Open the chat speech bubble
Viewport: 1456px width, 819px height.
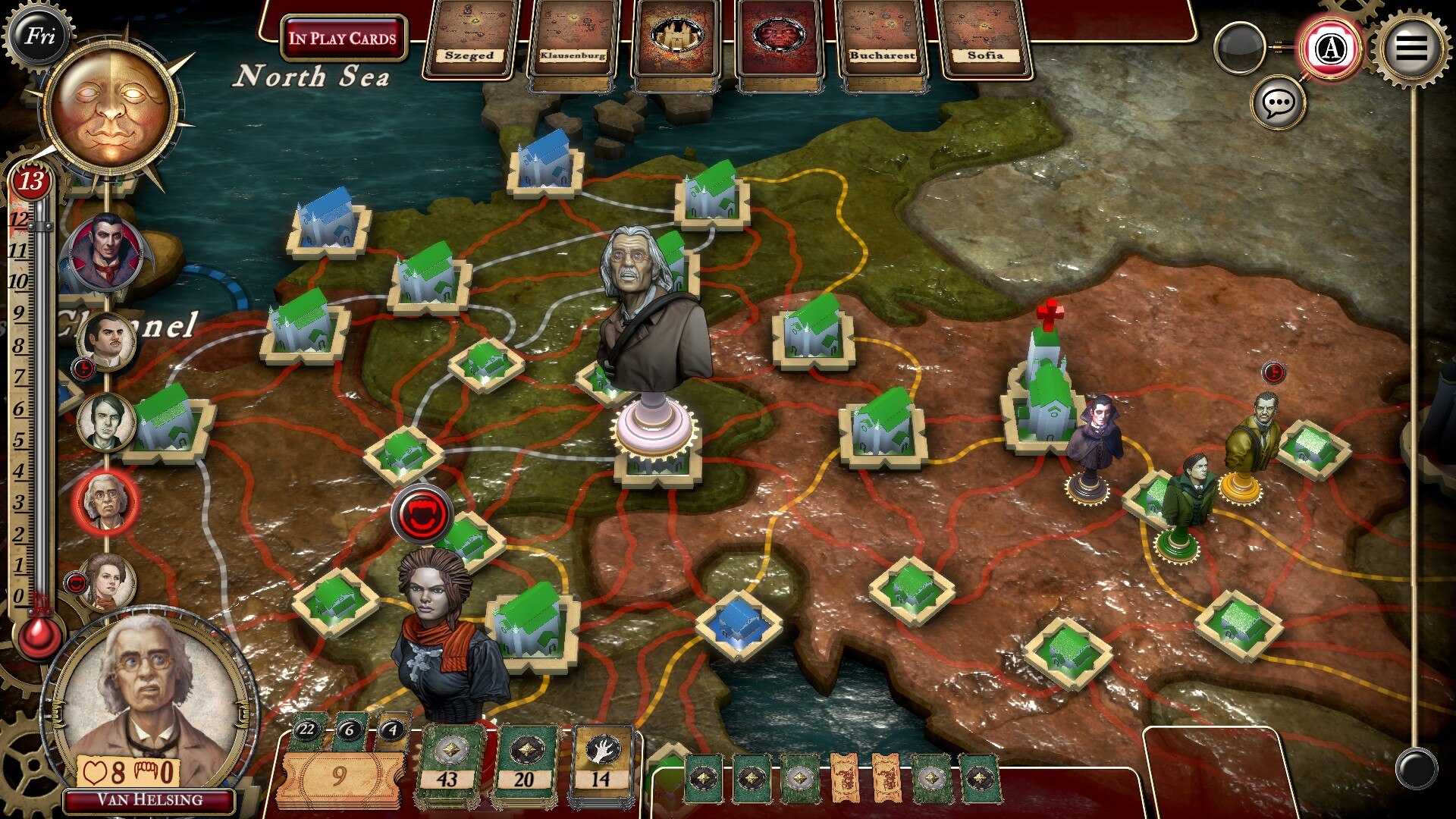[x=1279, y=102]
